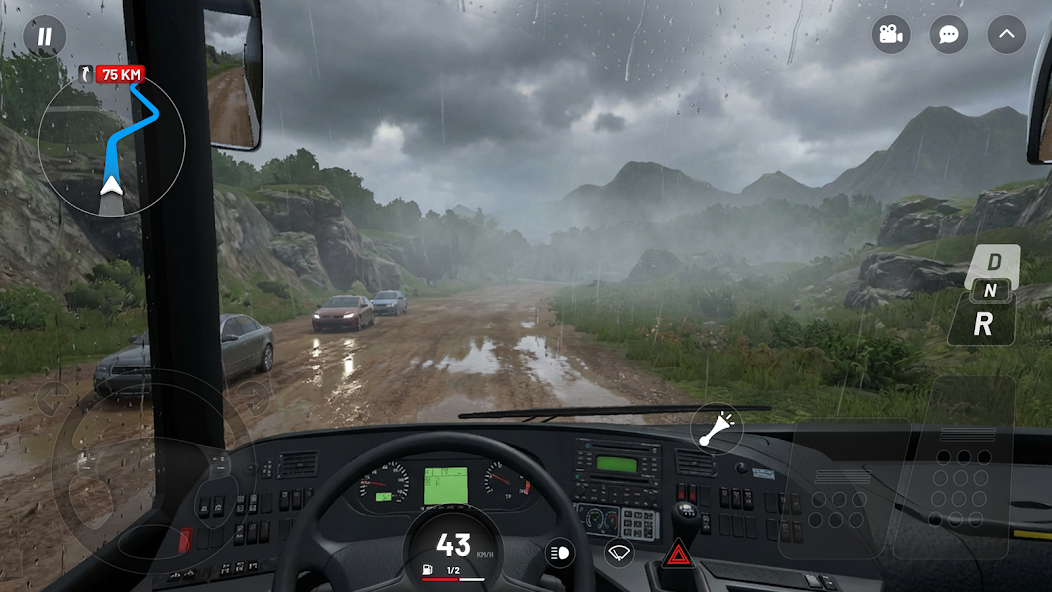Signal right with the right arrow indicator
The image size is (1052, 592).
251,399
